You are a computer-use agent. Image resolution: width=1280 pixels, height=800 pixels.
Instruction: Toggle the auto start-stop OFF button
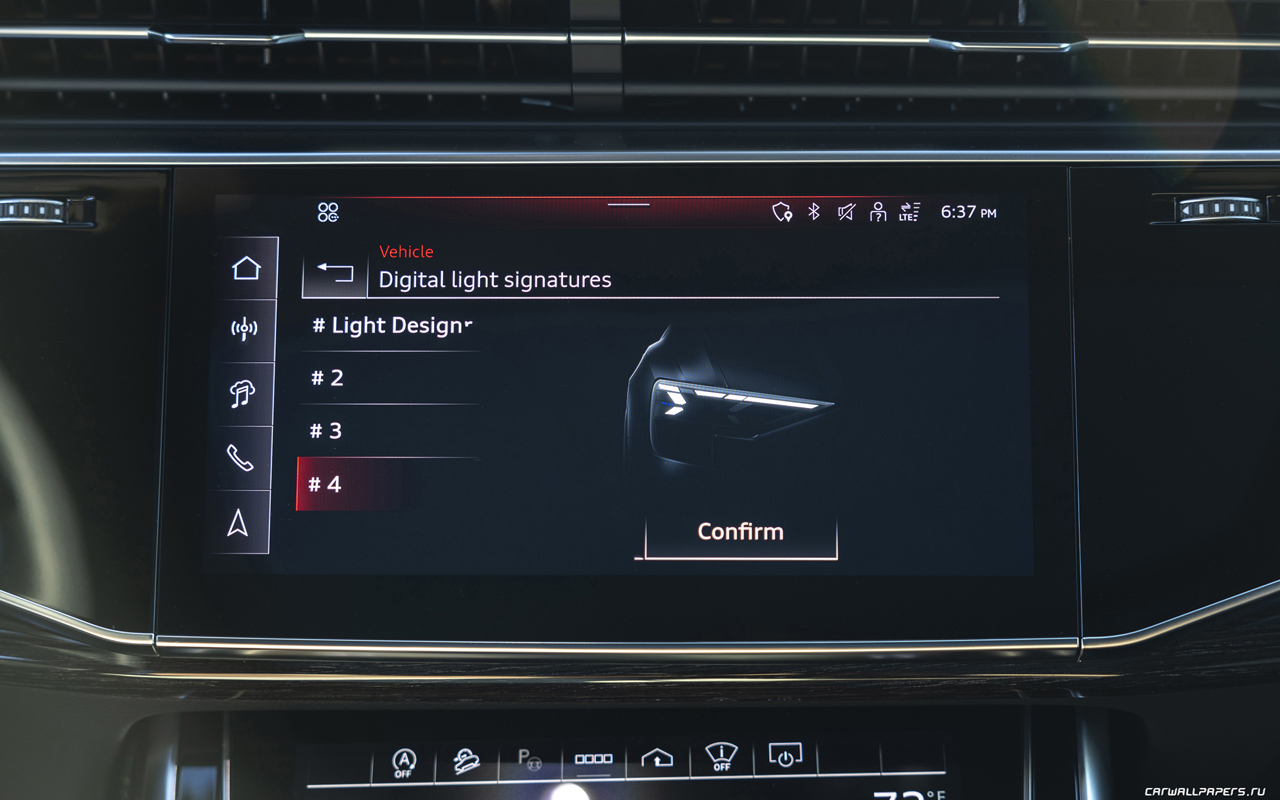[x=403, y=763]
